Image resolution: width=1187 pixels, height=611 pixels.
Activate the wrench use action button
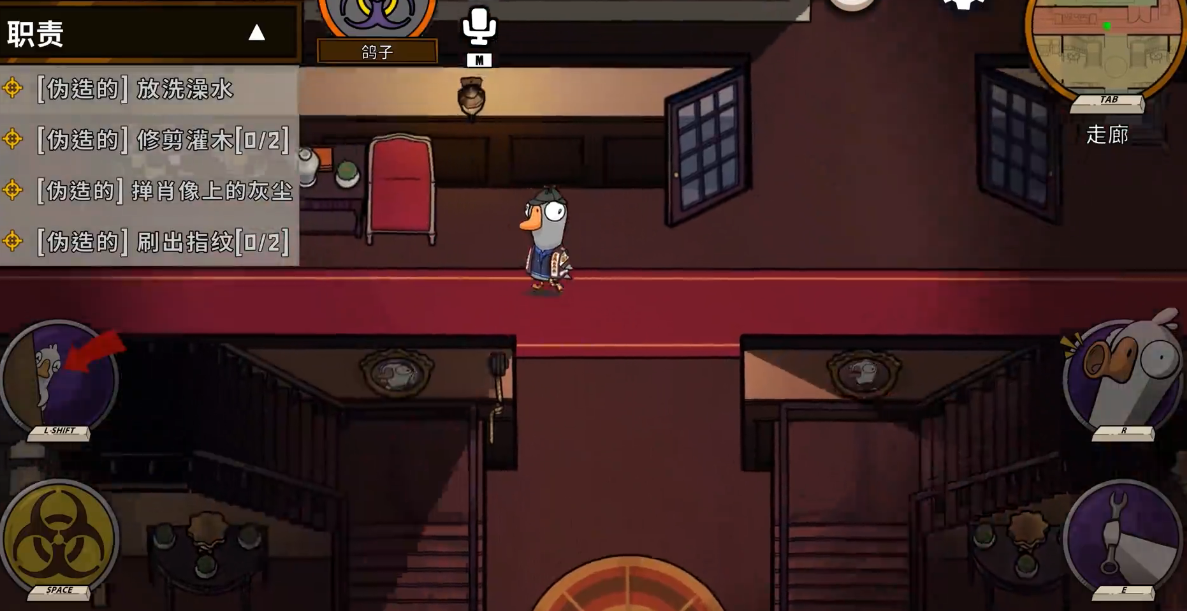pos(1123,536)
